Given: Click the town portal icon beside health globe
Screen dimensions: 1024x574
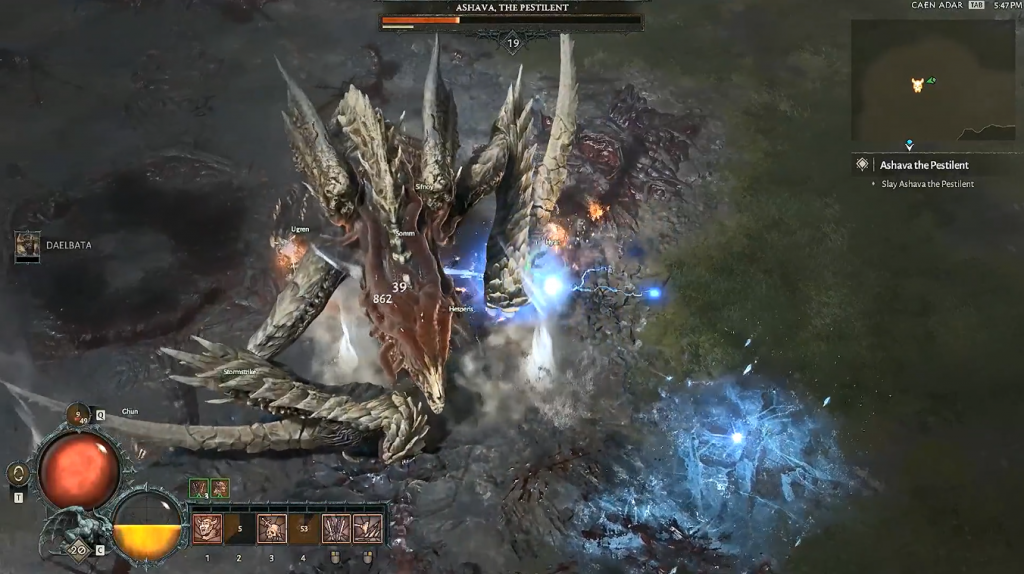Looking at the screenshot, I should 17,474.
